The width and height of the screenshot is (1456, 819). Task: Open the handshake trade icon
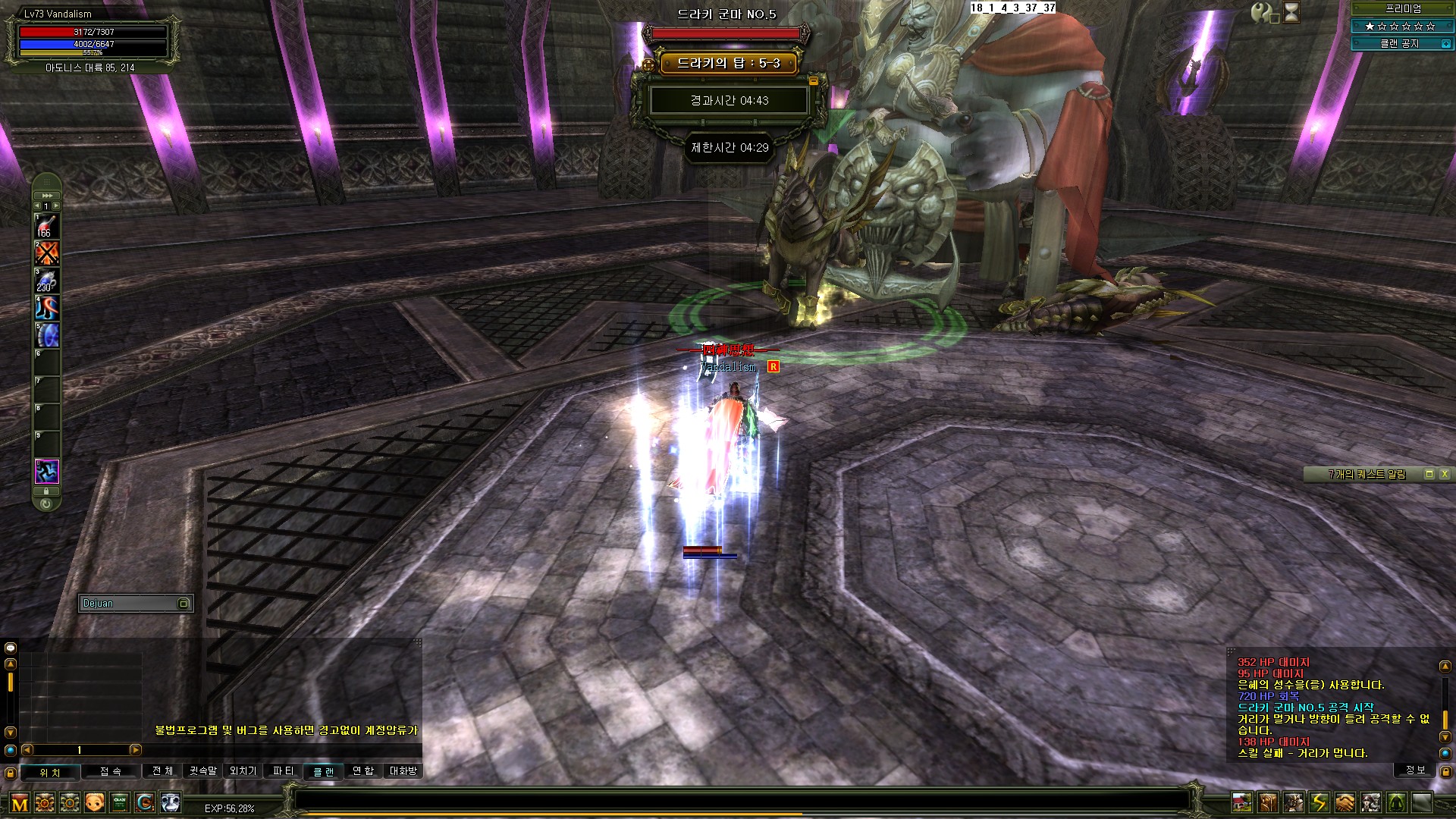point(1345,802)
